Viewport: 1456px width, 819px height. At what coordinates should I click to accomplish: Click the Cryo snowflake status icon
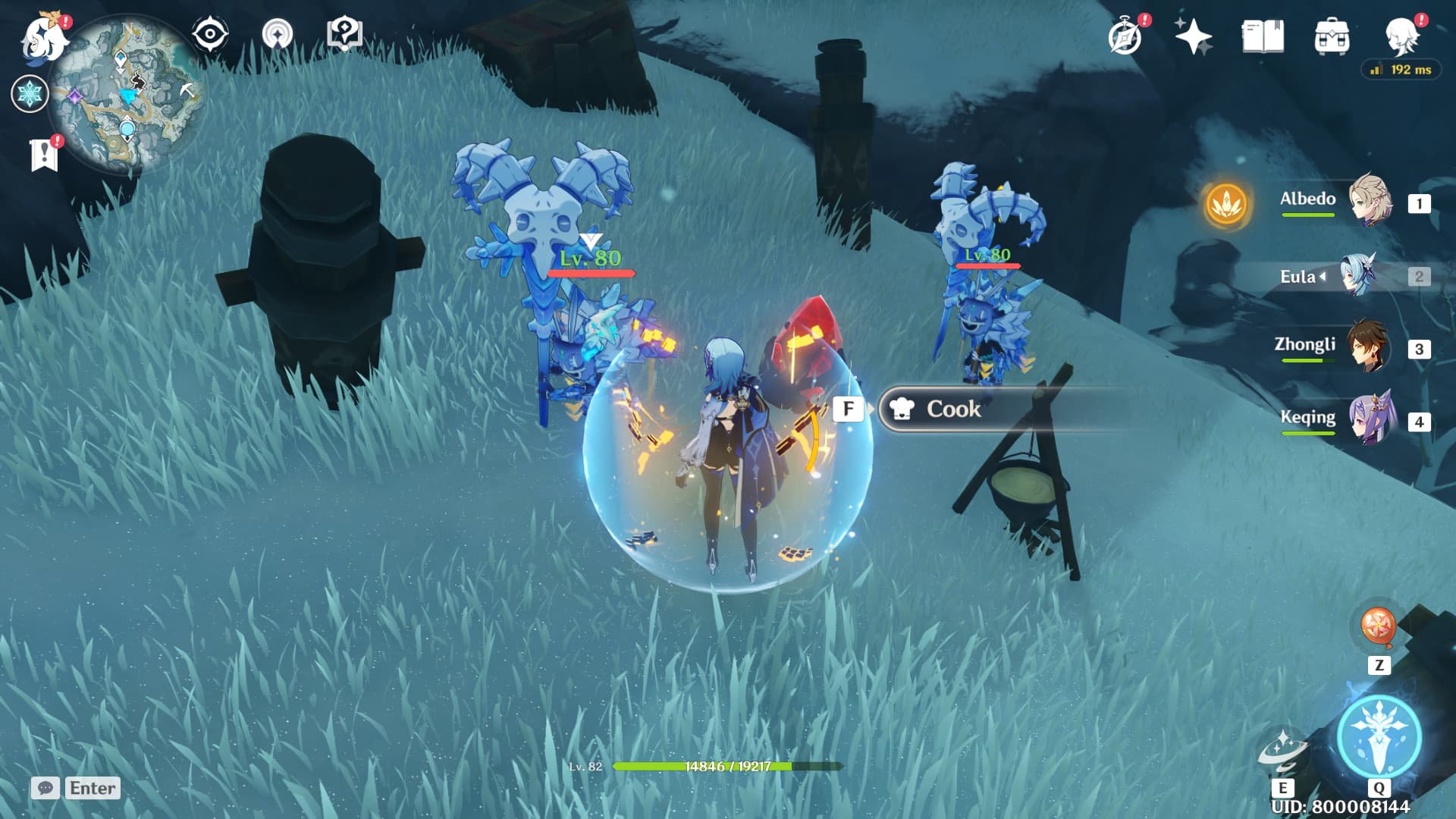pos(30,94)
